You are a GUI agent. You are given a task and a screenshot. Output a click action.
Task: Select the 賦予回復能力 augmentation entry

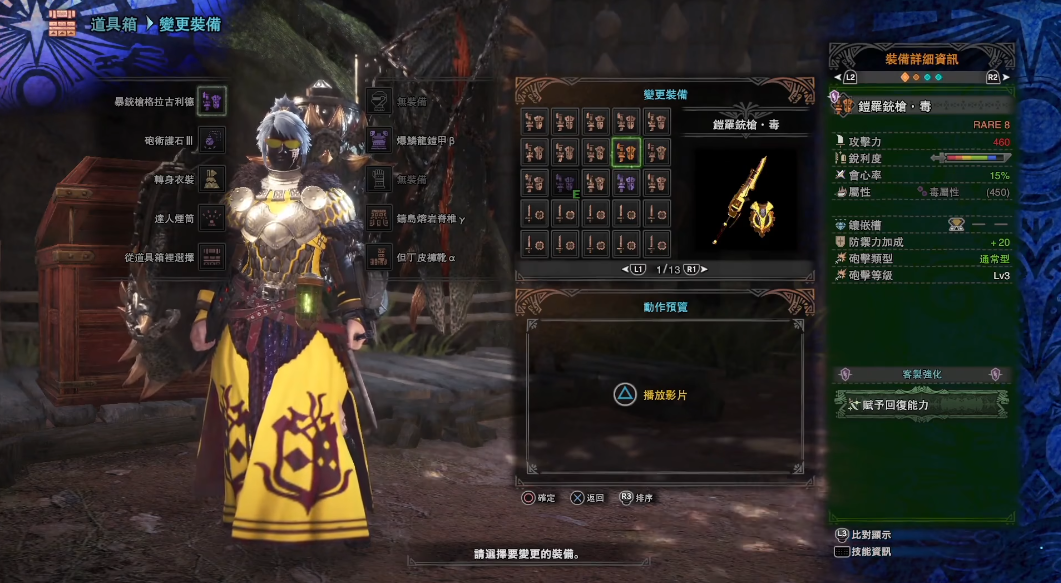coord(921,405)
